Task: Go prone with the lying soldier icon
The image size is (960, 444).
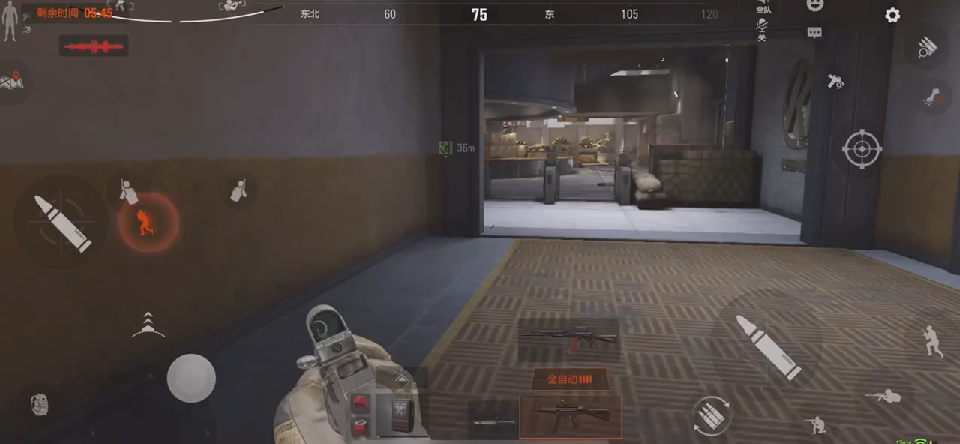Action: tap(883, 397)
